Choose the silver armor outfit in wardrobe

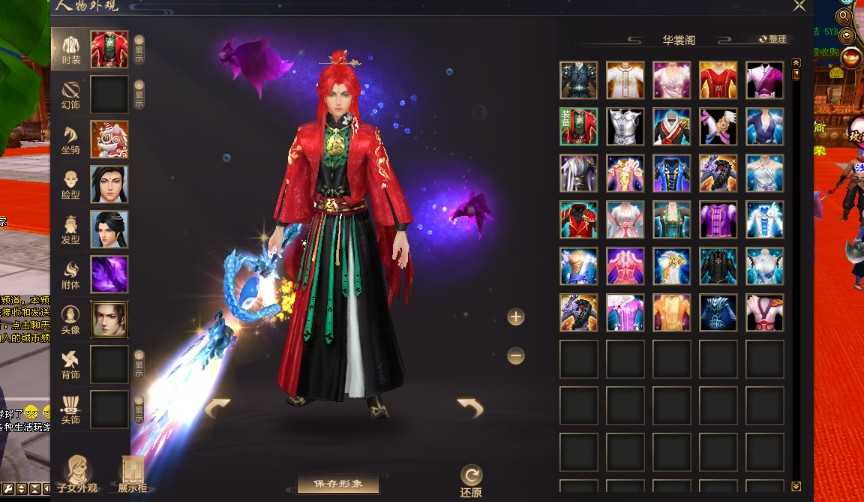tap(626, 127)
